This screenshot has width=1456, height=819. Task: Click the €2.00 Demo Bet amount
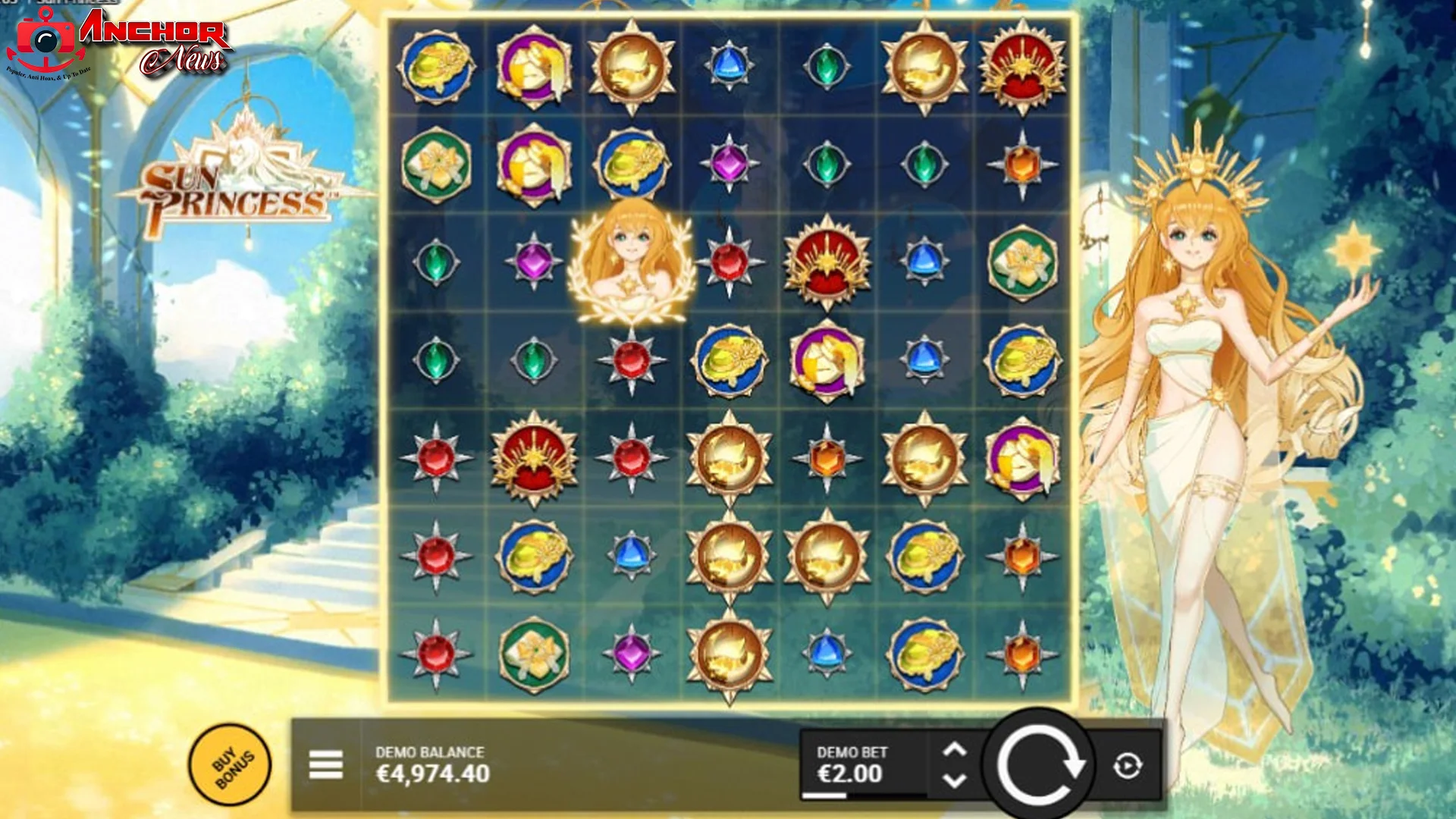(x=849, y=775)
